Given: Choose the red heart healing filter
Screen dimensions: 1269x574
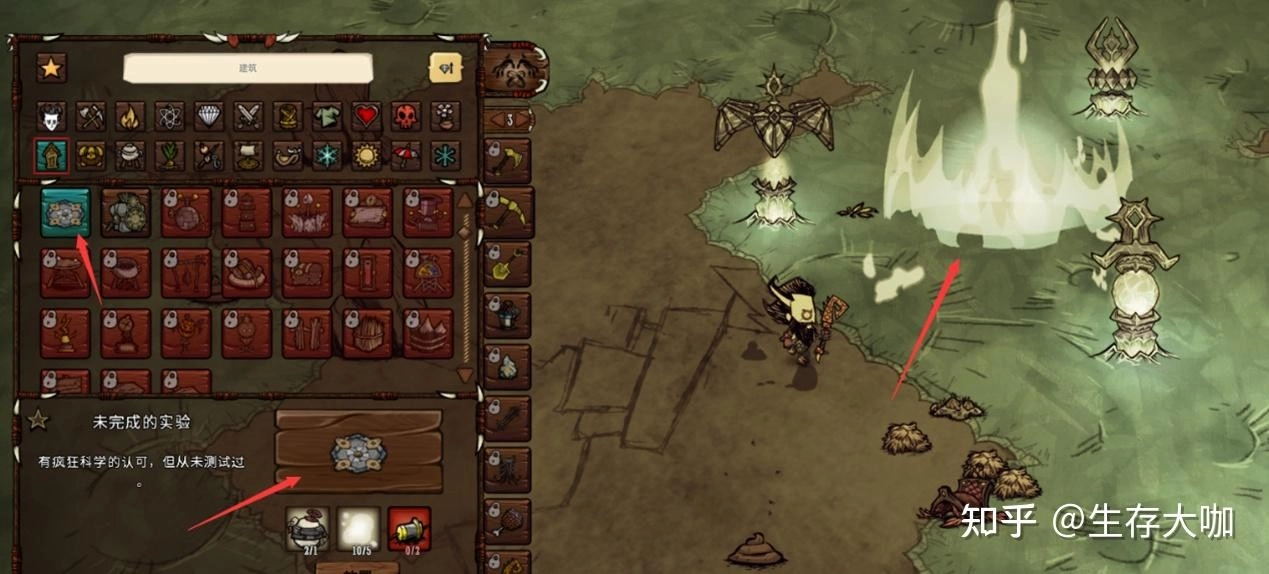Looking at the screenshot, I should coord(367,117).
